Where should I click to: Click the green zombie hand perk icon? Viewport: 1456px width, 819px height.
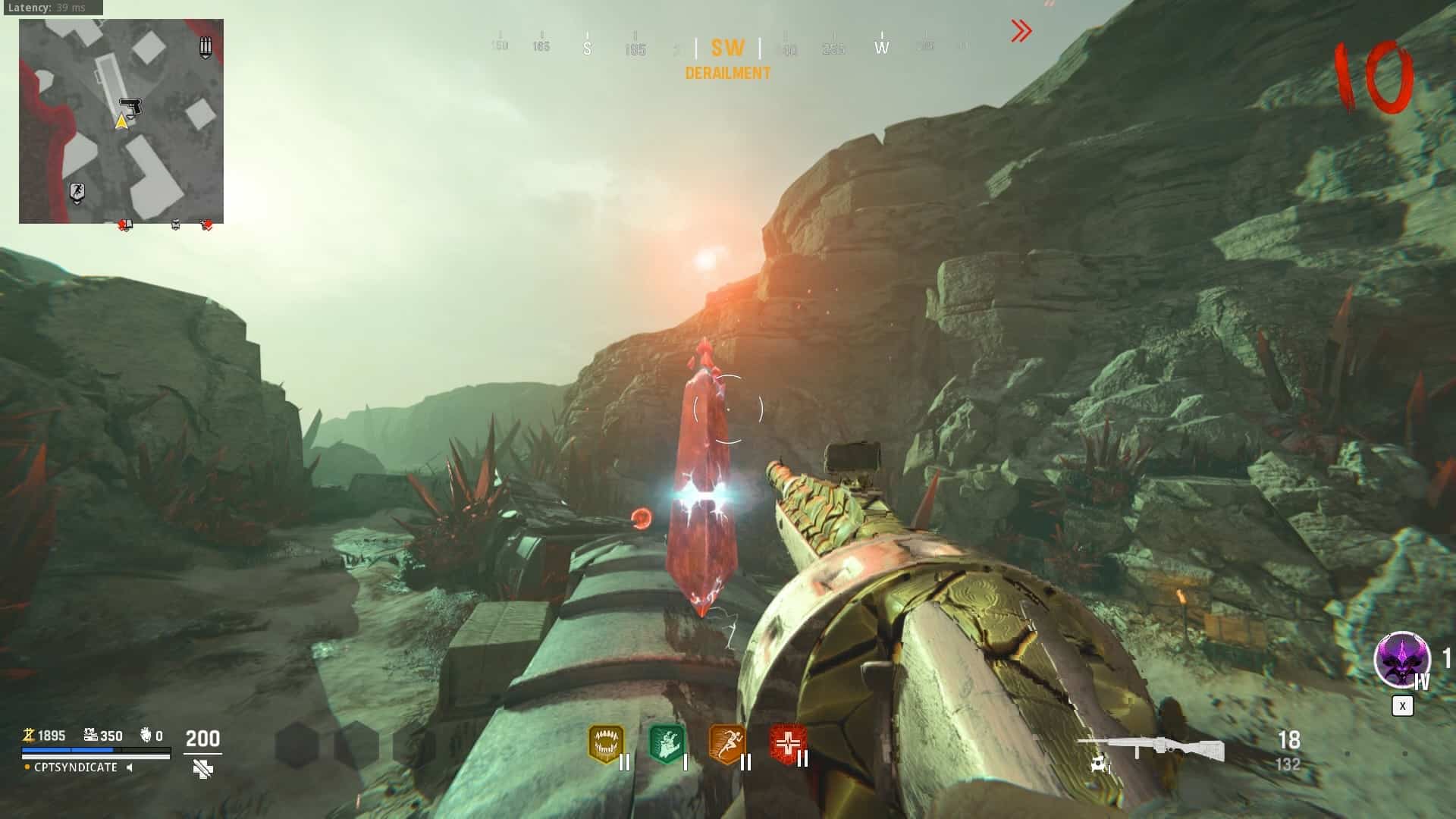coord(667,745)
